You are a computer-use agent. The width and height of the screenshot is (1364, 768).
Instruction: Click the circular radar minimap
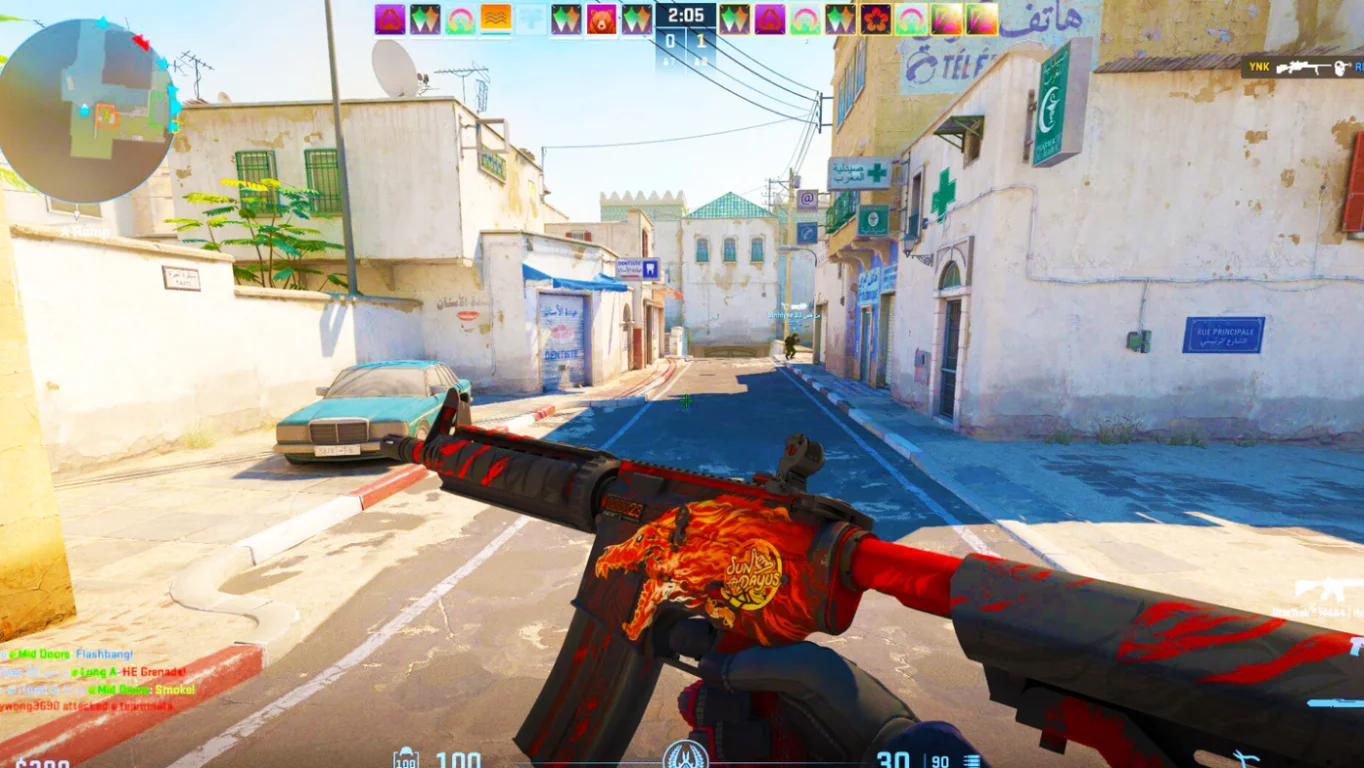[x=88, y=110]
